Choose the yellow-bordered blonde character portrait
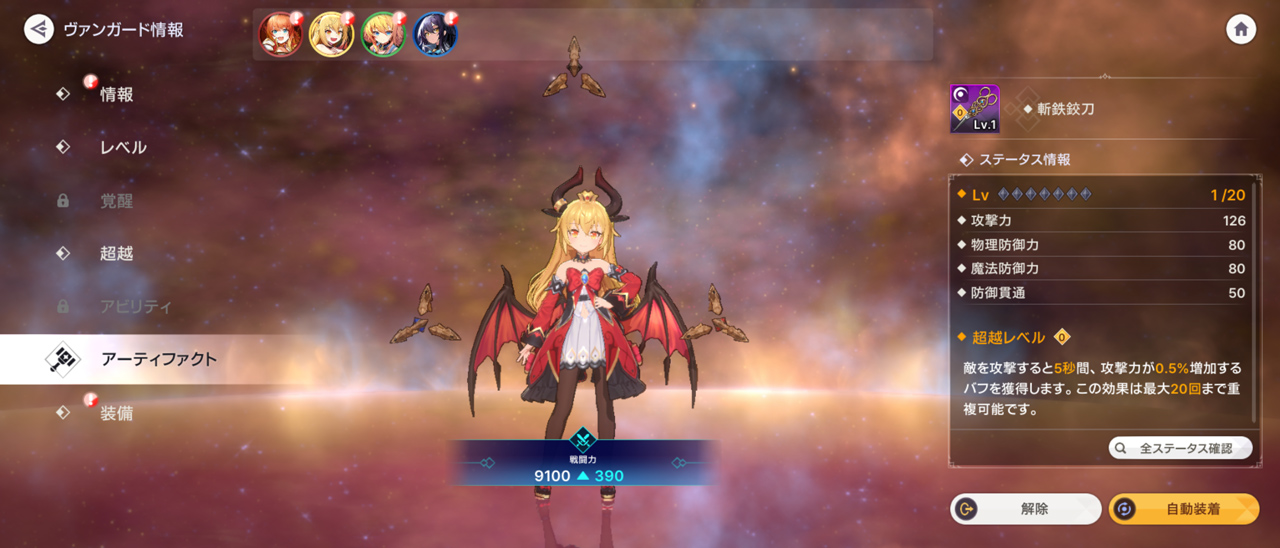1280x548 pixels. [331, 35]
